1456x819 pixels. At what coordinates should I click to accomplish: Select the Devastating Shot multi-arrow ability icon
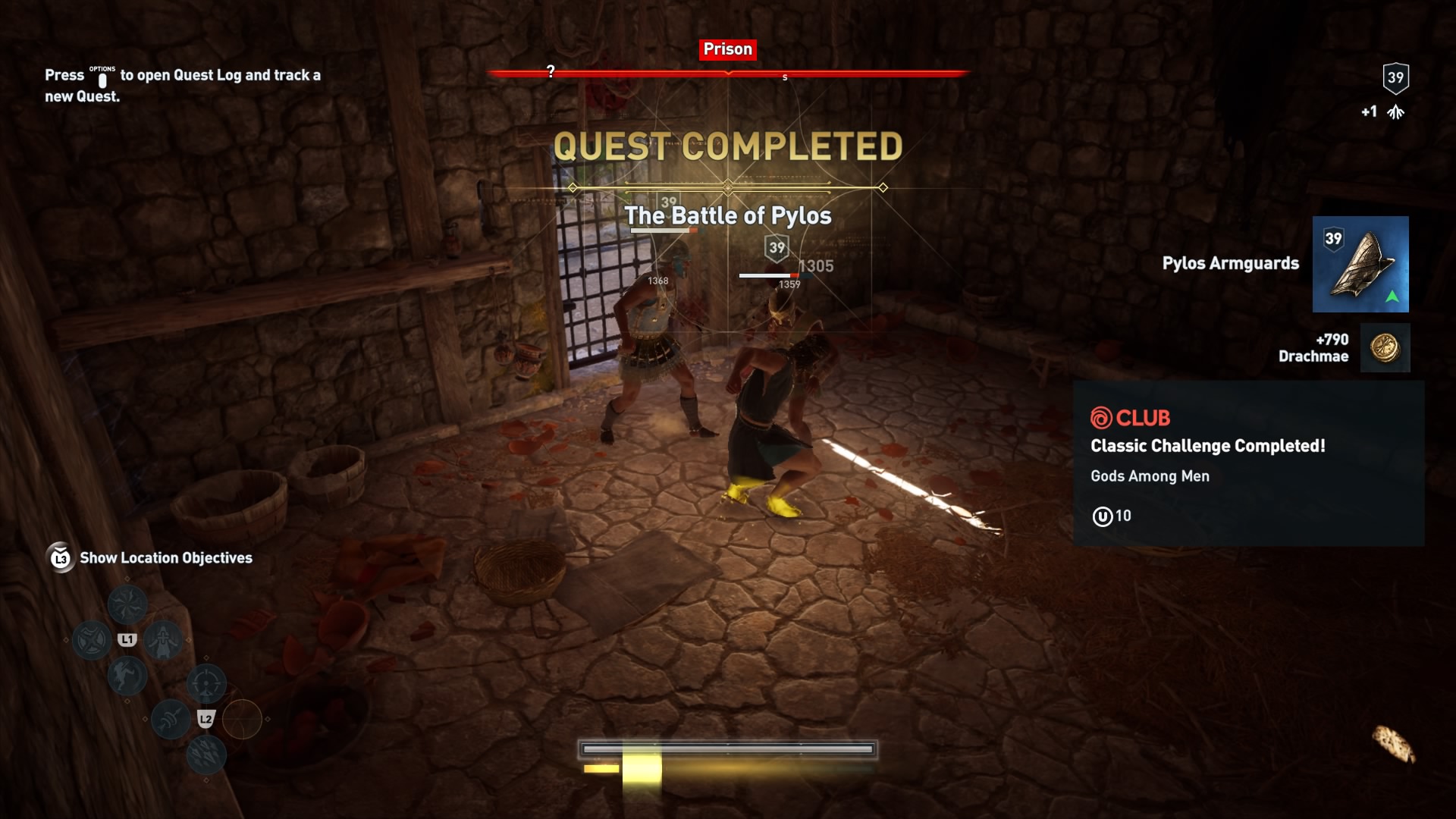(x=207, y=755)
